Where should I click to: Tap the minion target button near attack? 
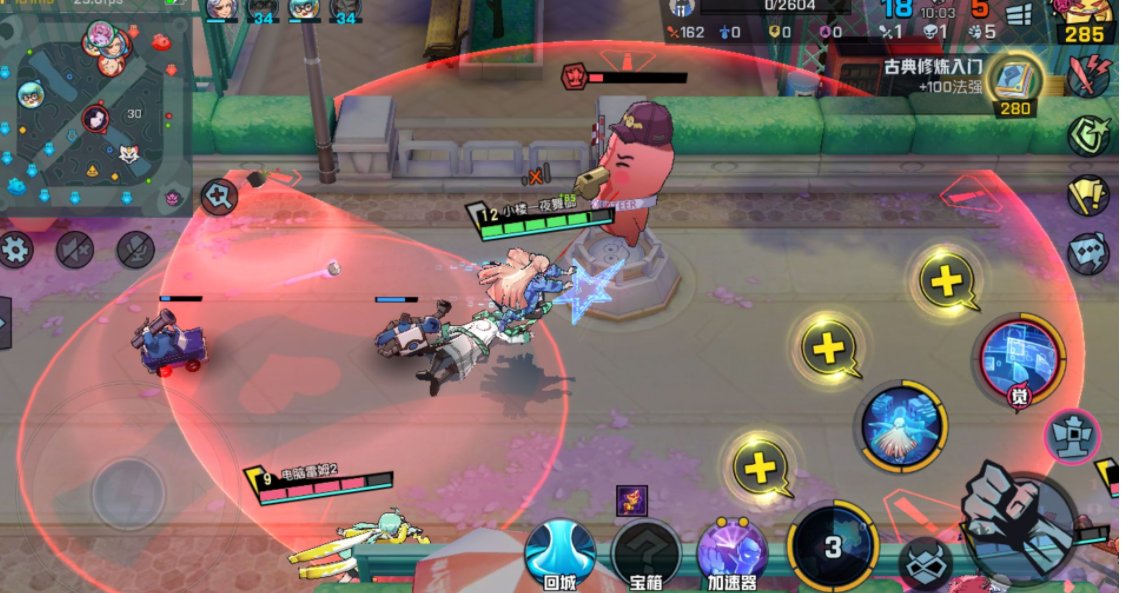[x=926, y=565]
